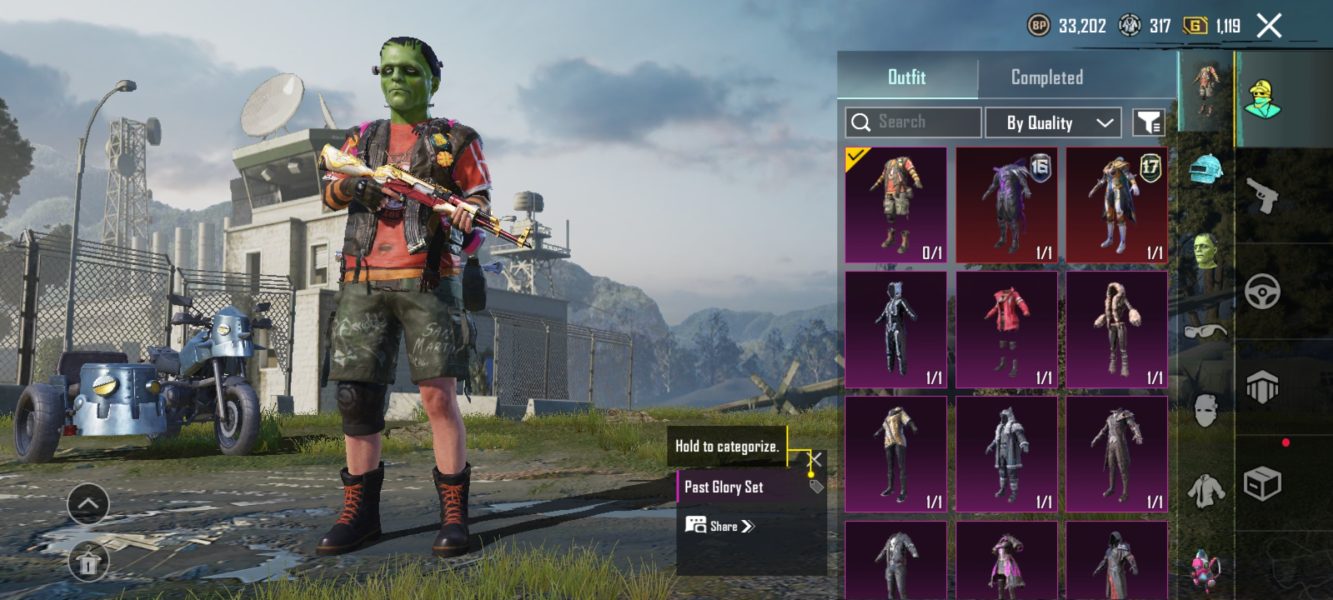The width and height of the screenshot is (1333, 600).
Task: Click the outfit Search field
Action: pyautogui.click(x=913, y=122)
